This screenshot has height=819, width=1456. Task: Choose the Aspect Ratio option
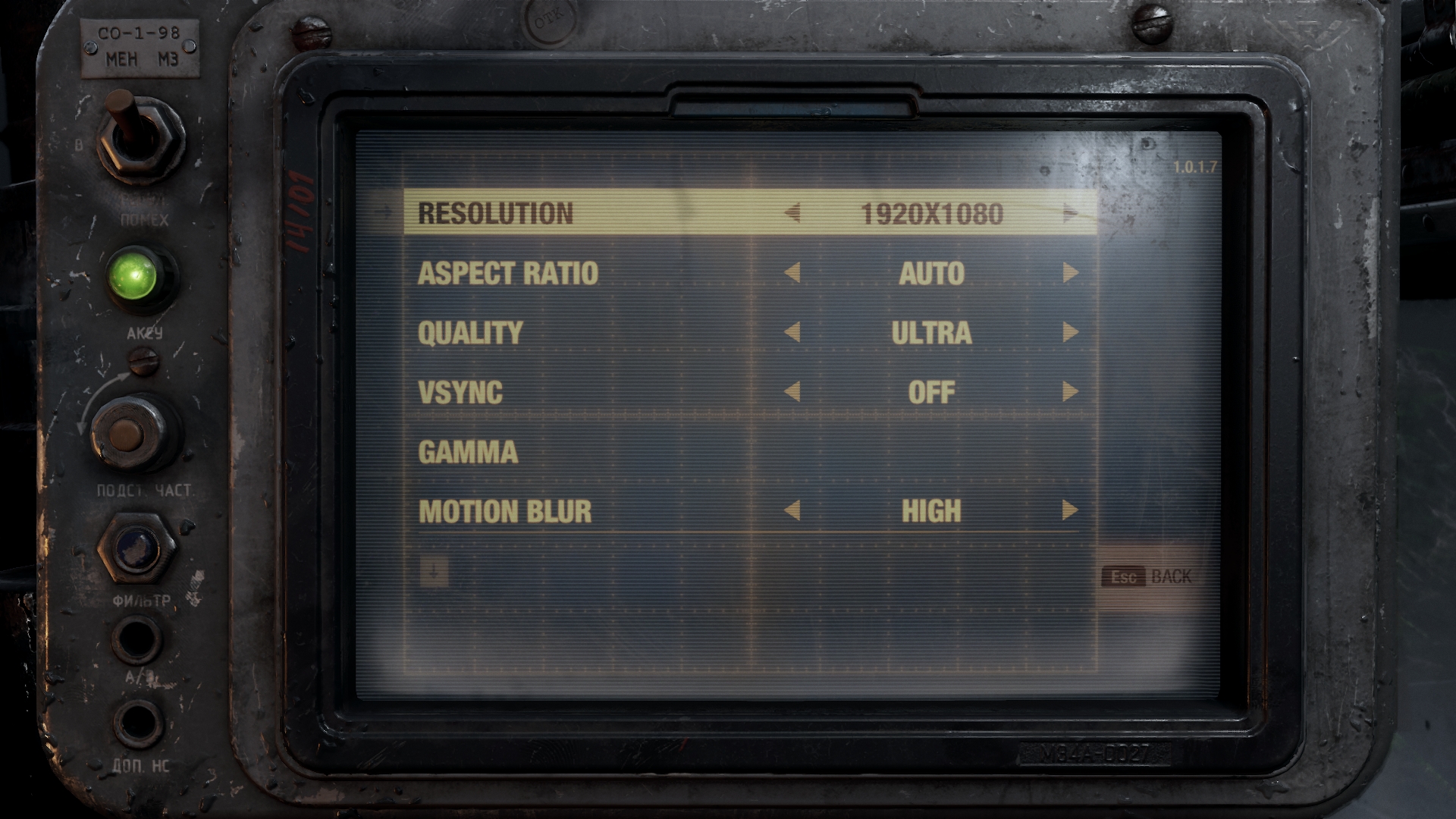508,273
